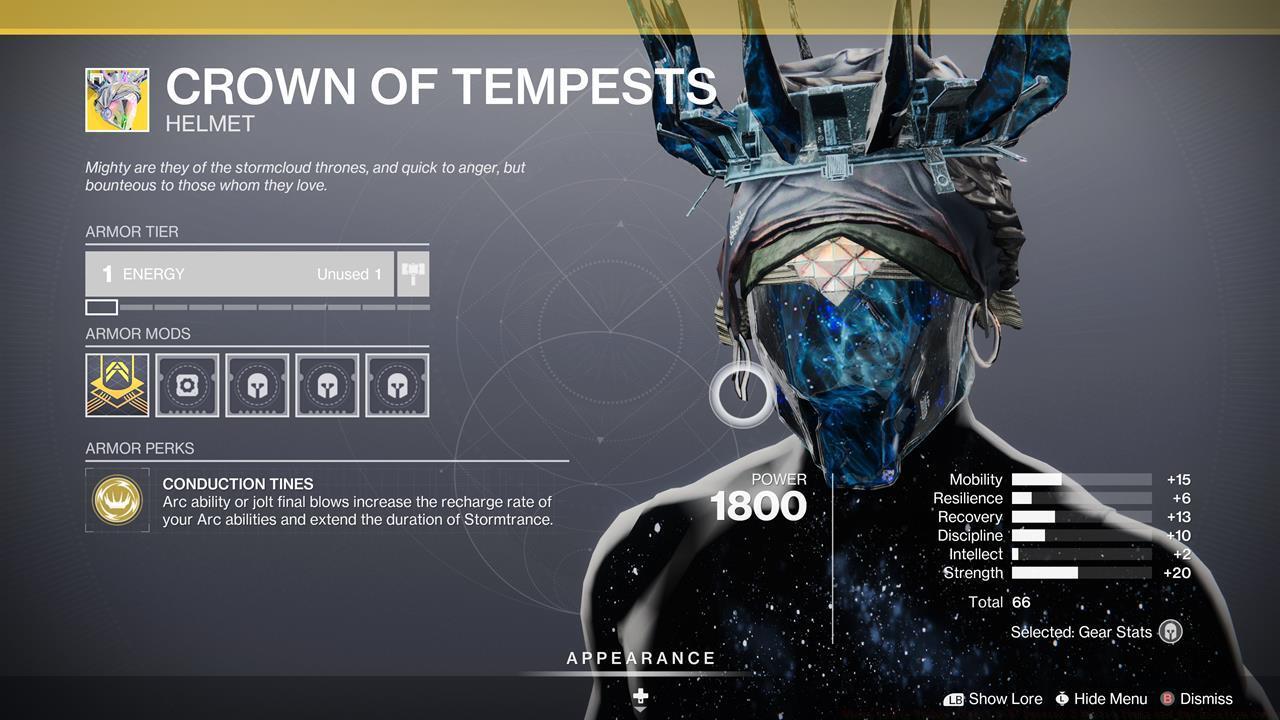The height and width of the screenshot is (720, 1280).
Task: Select the third helmet armor mod slot
Action: coord(257,384)
